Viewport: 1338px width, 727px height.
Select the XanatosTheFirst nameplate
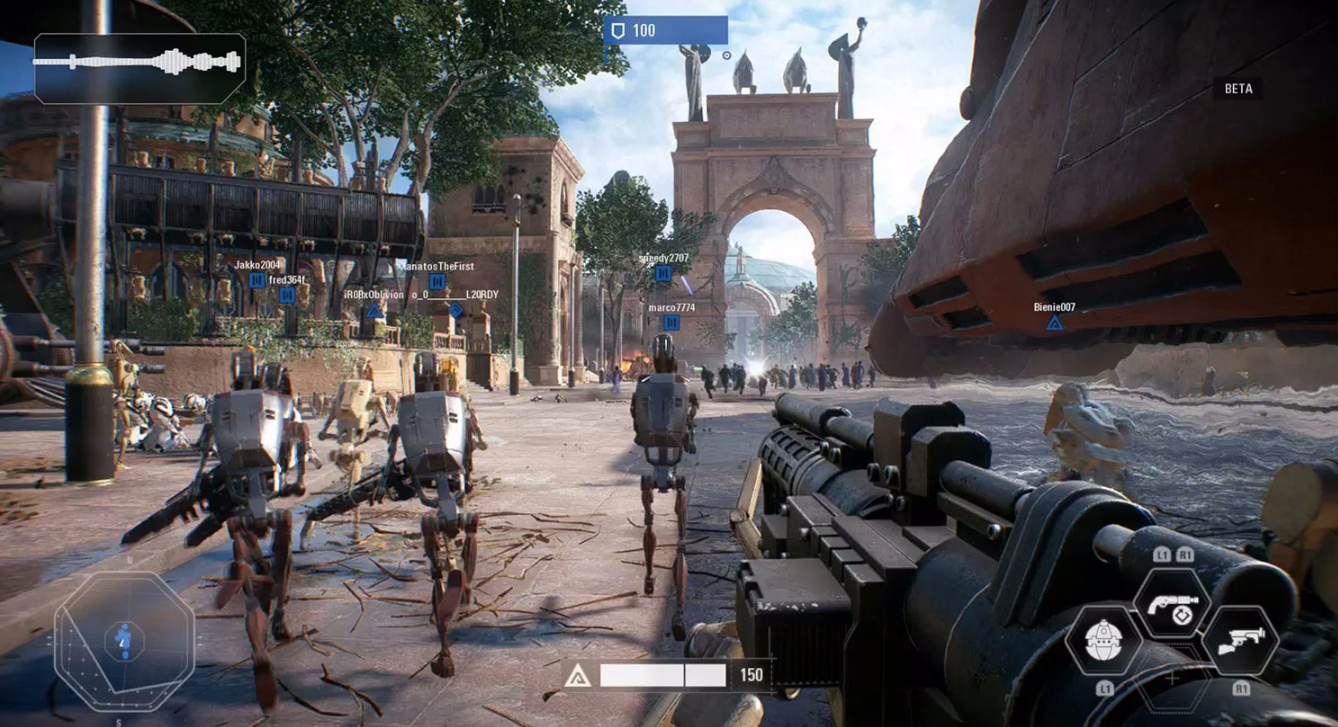click(x=437, y=267)
